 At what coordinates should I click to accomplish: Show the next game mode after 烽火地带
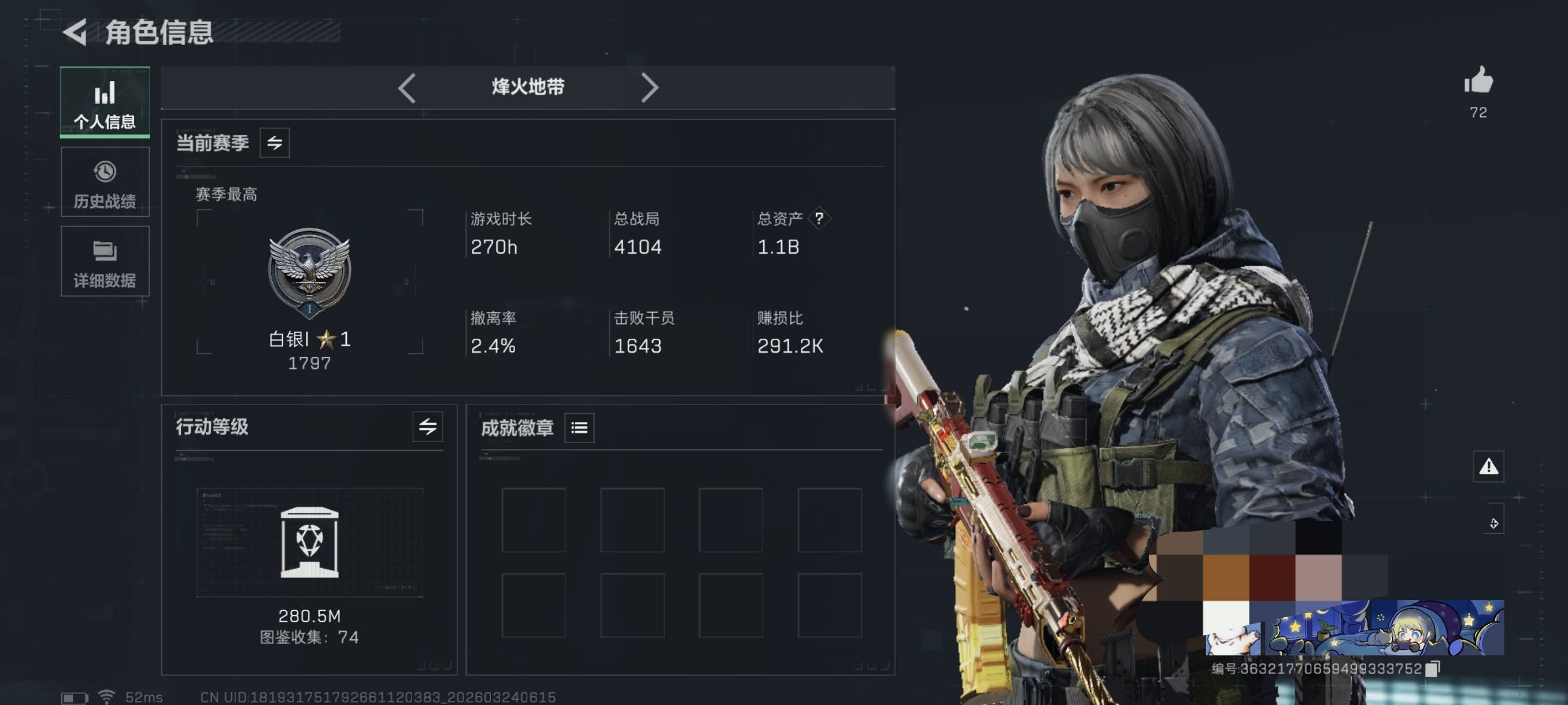click(649, 88)
